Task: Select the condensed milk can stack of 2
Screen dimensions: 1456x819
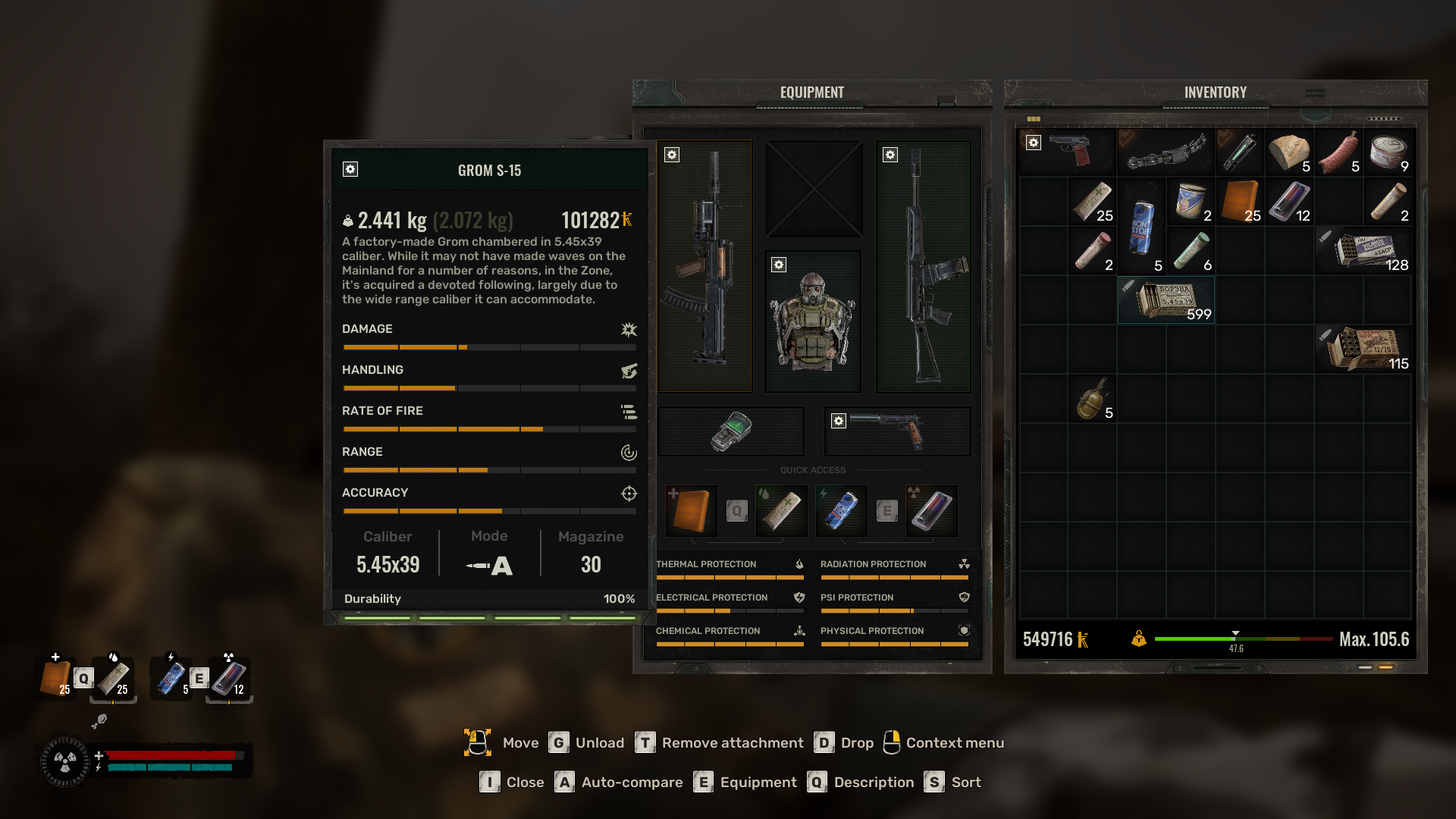Action: (1191, 202)
